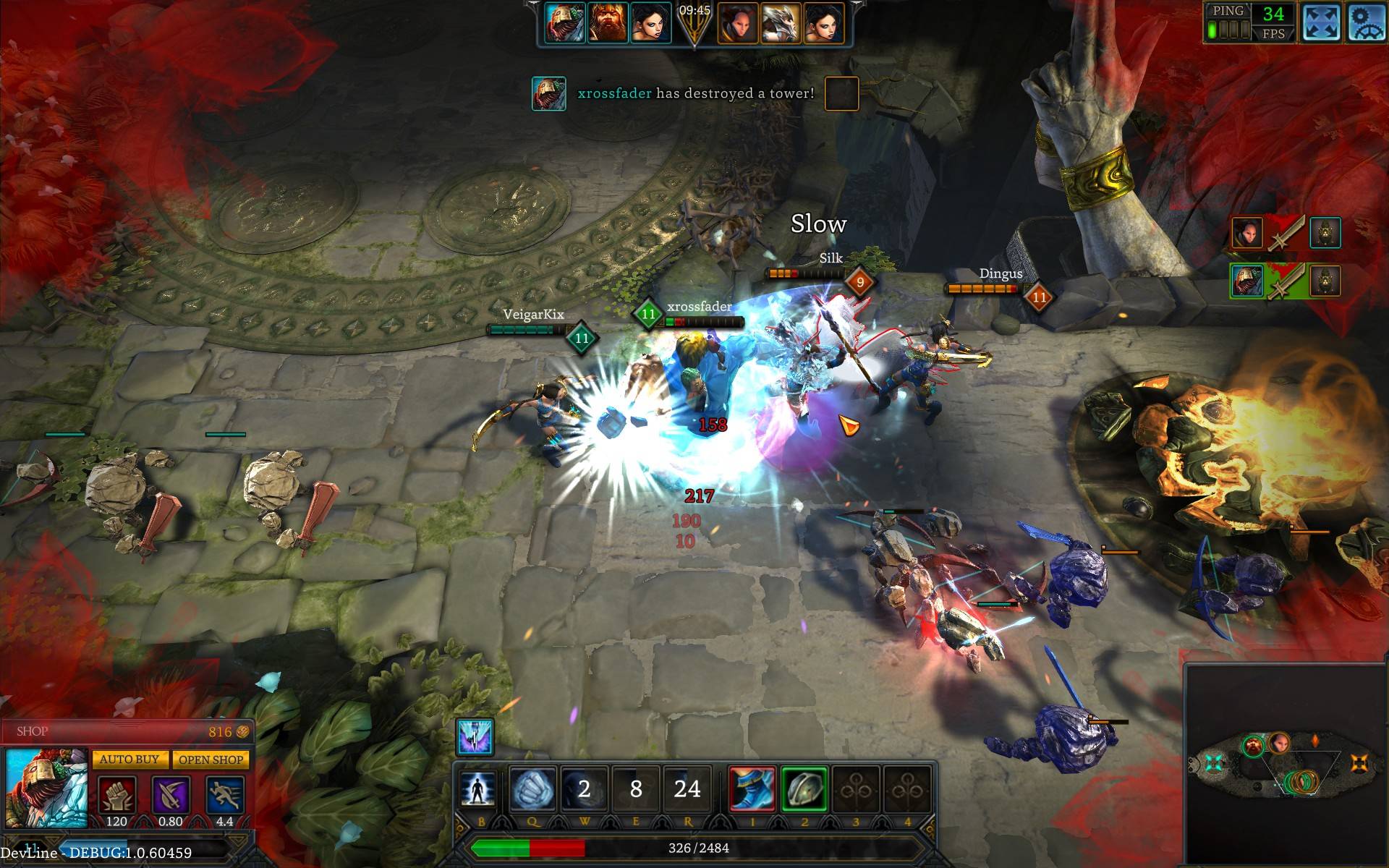This screenshot has width=1389, height=868.
Task: Activate the recall ability in slot B
Action: point(478,789)
